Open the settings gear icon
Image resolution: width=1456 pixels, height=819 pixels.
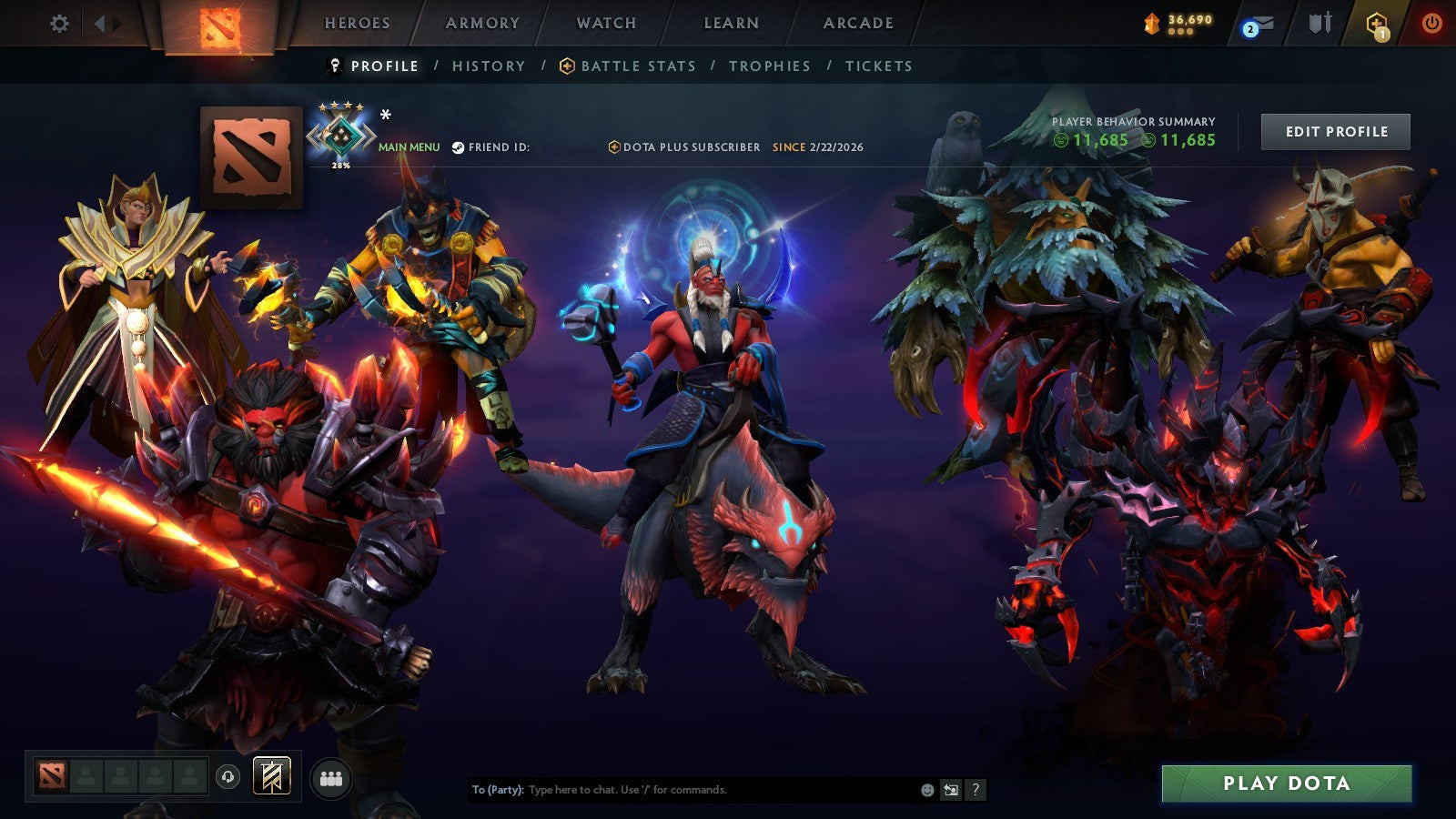[x=59, y=25]
